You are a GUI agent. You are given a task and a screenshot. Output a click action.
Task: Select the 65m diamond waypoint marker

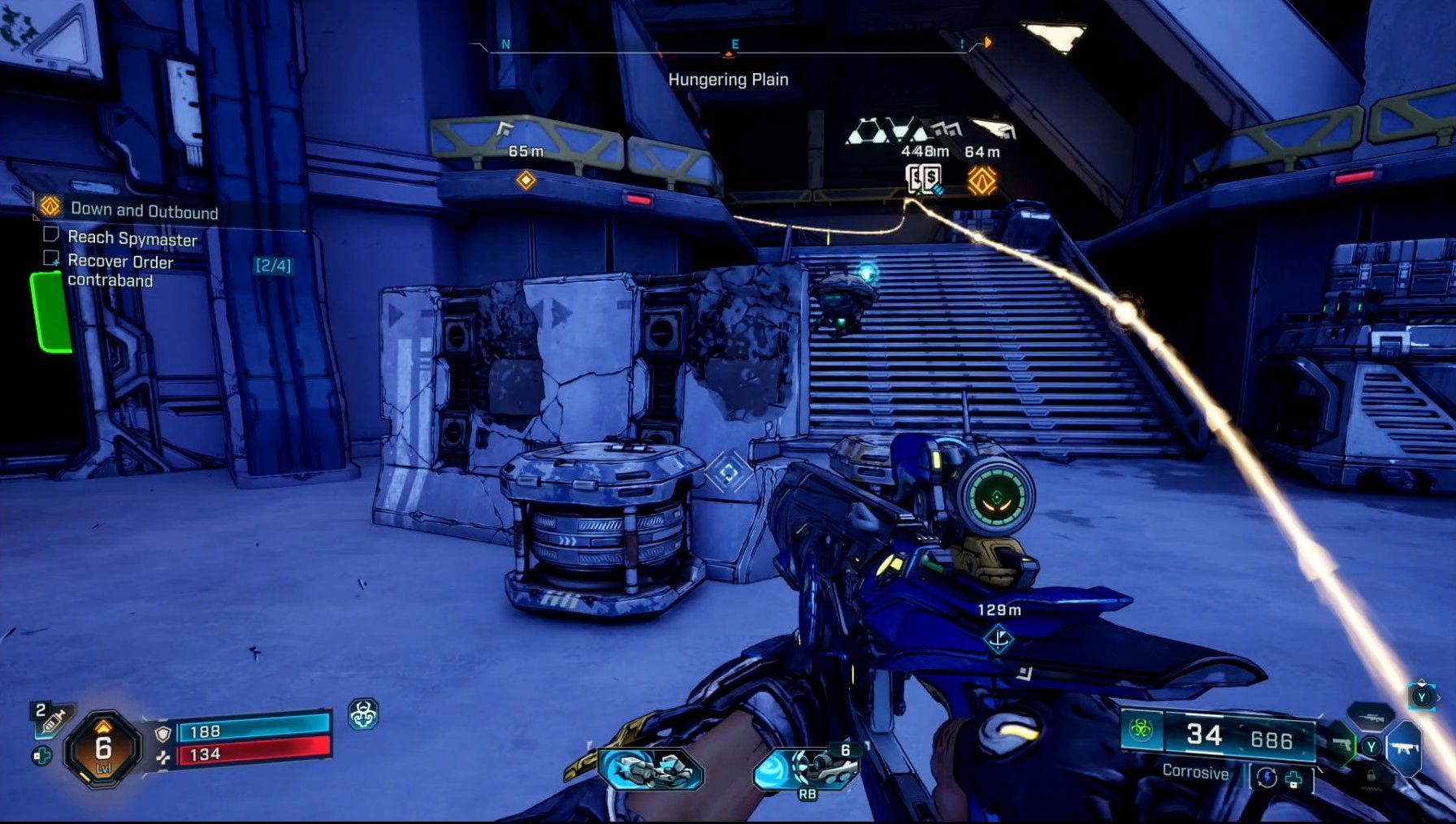click(x=526, y=180)
